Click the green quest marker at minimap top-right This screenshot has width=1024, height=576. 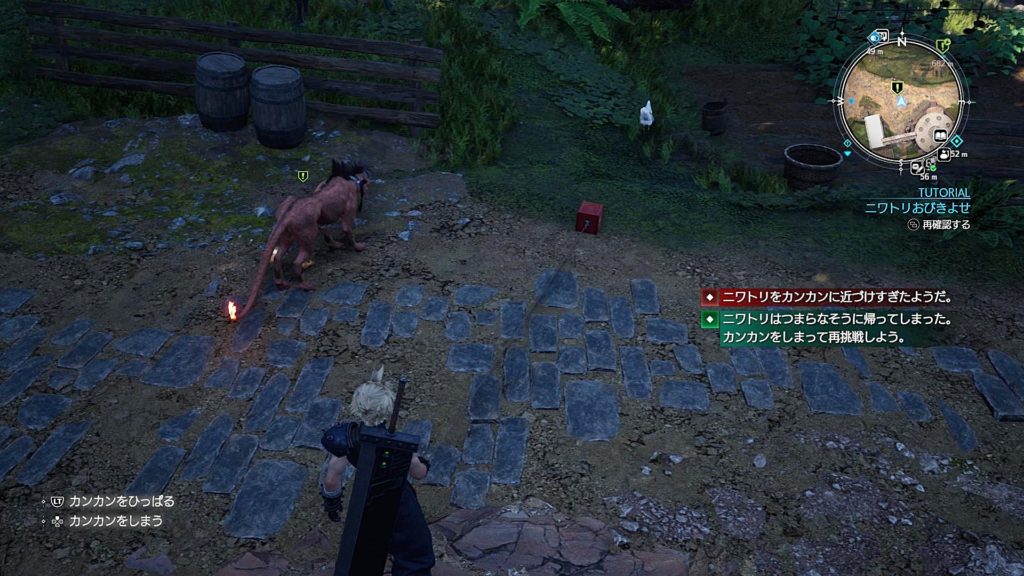pos(943,45)
